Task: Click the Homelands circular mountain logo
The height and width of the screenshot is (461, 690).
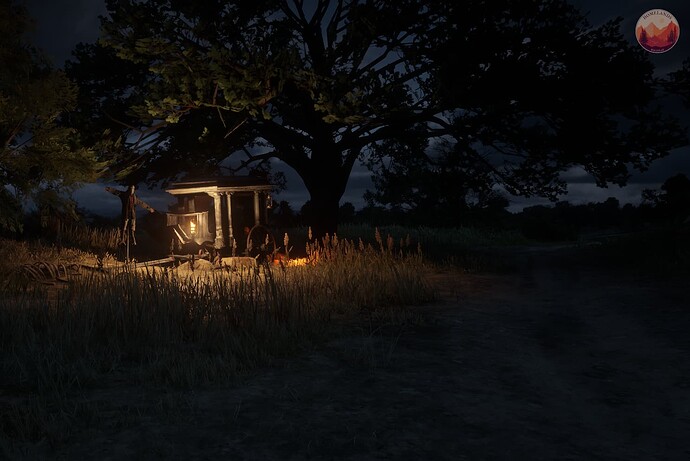Action: [657, 31]
